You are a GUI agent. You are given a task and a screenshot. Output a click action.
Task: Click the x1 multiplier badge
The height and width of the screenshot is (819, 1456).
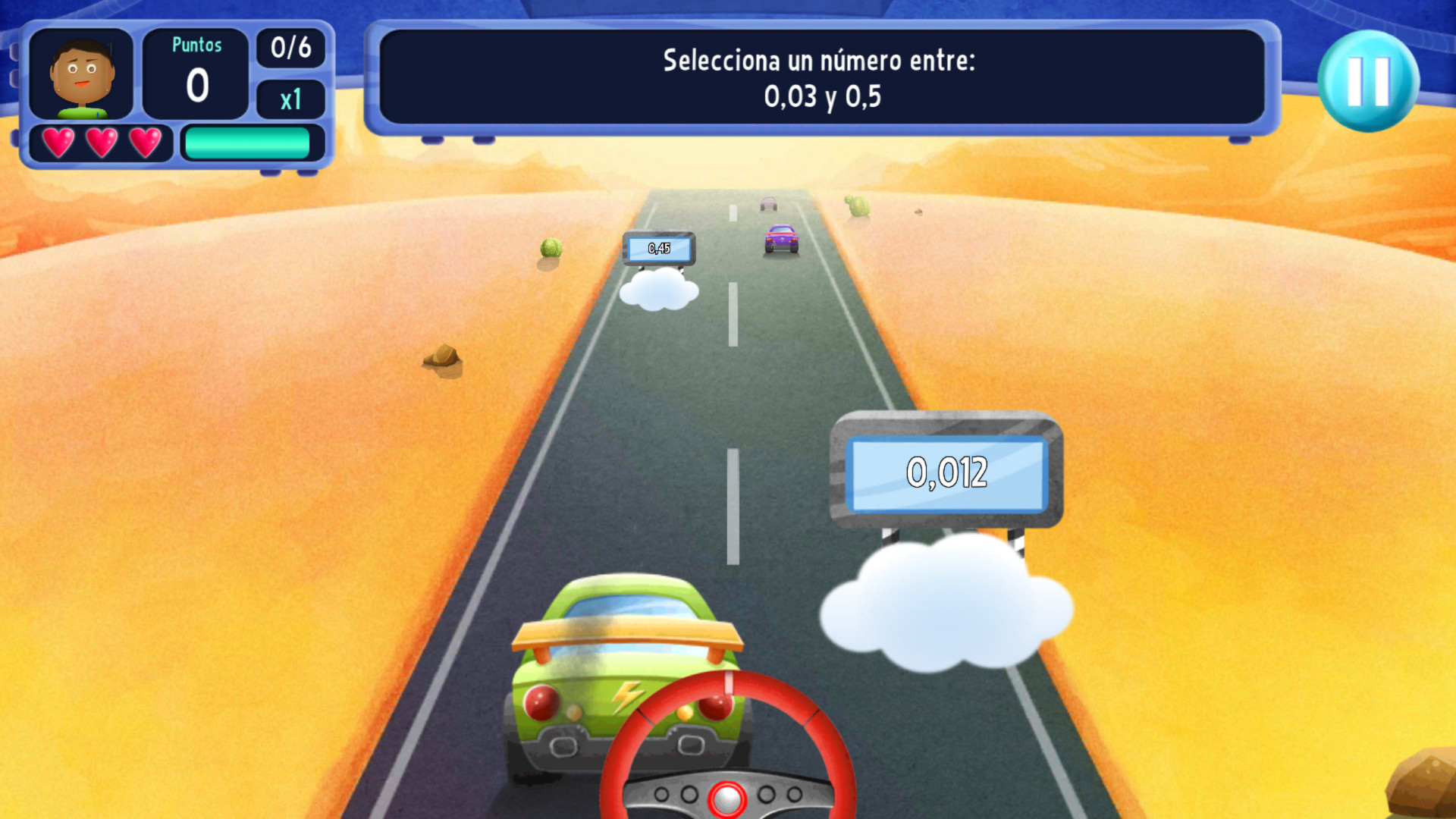click(291, 100)
